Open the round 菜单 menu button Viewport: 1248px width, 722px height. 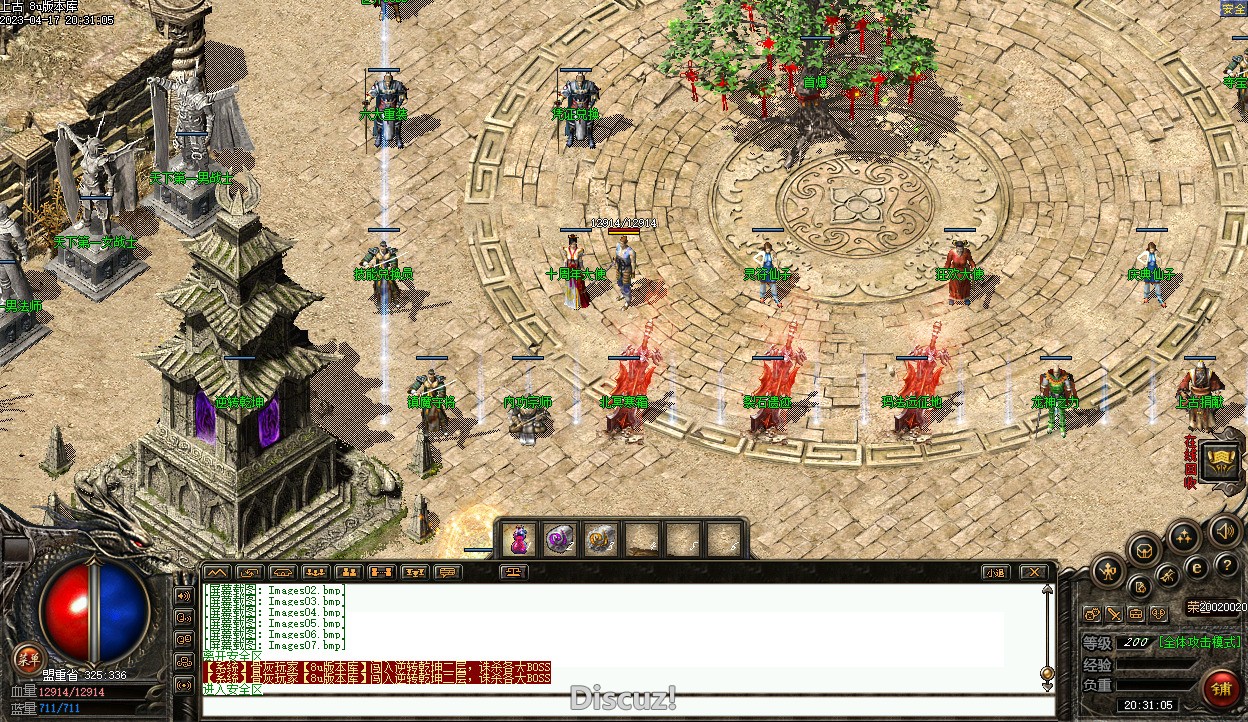coord(27,658)
